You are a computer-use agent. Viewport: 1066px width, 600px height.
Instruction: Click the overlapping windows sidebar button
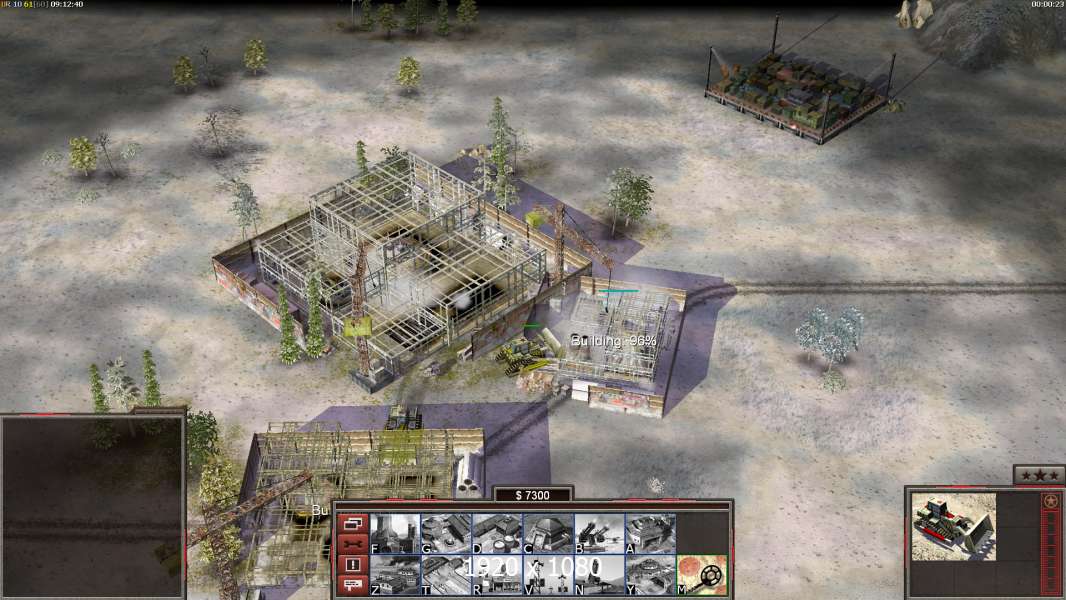pyautogui.click(x=352, y=523)
